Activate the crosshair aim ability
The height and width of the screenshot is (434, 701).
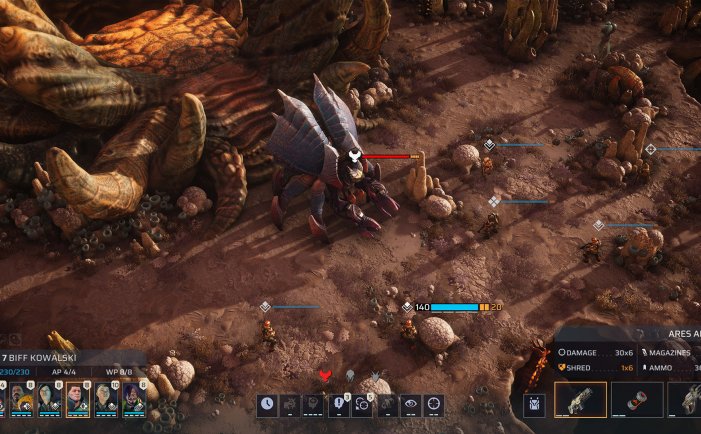[x=434, y=405]
